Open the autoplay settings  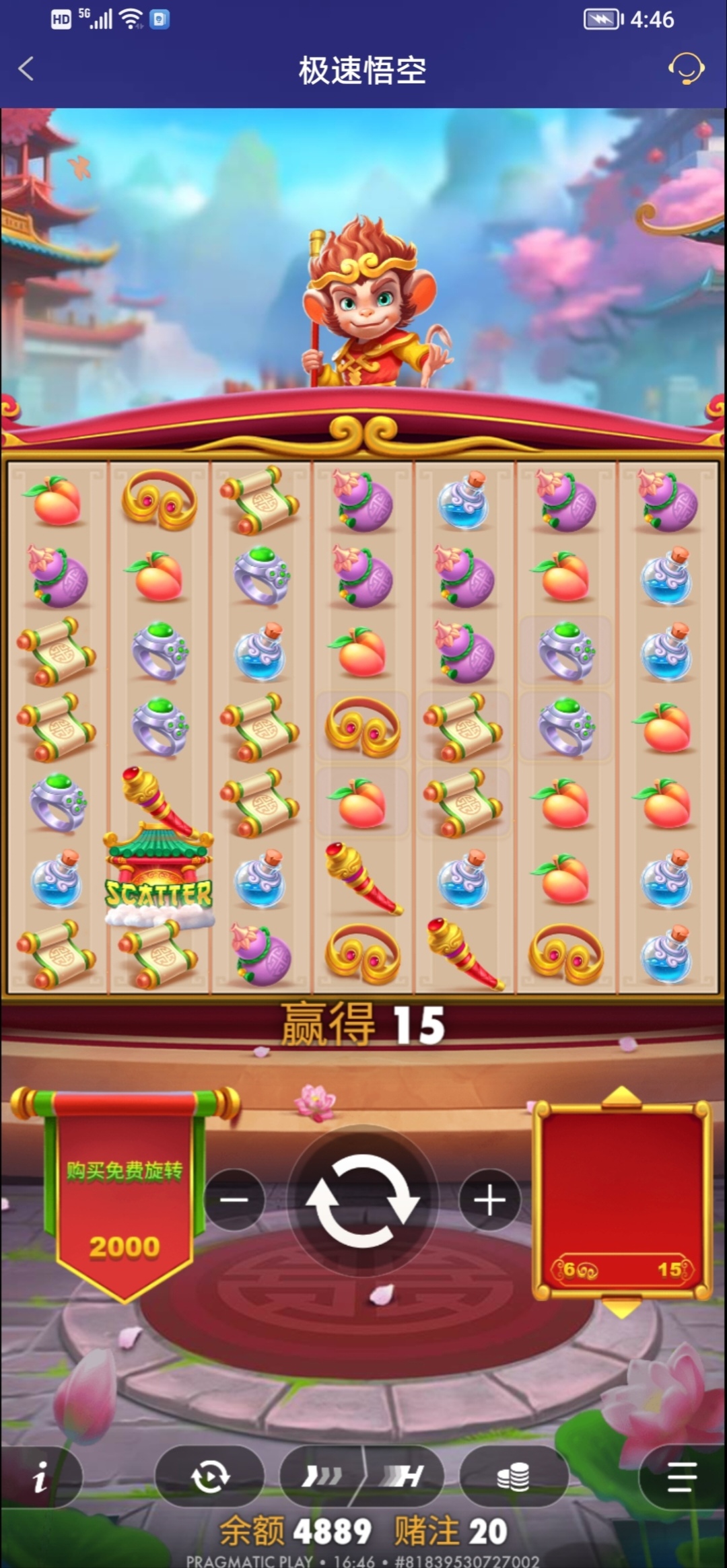click(209, 1477)
